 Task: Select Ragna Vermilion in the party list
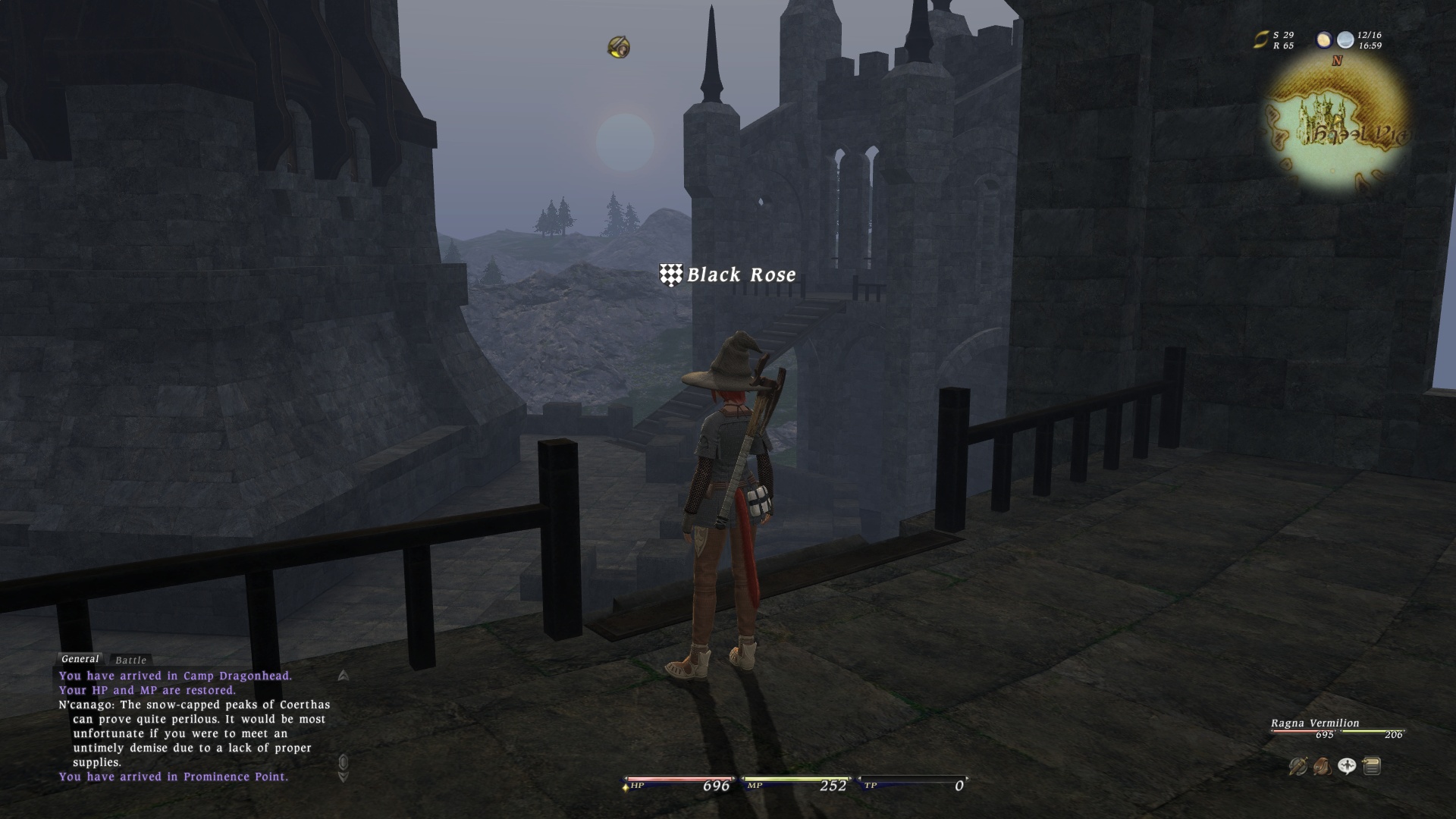point(1315,723)
